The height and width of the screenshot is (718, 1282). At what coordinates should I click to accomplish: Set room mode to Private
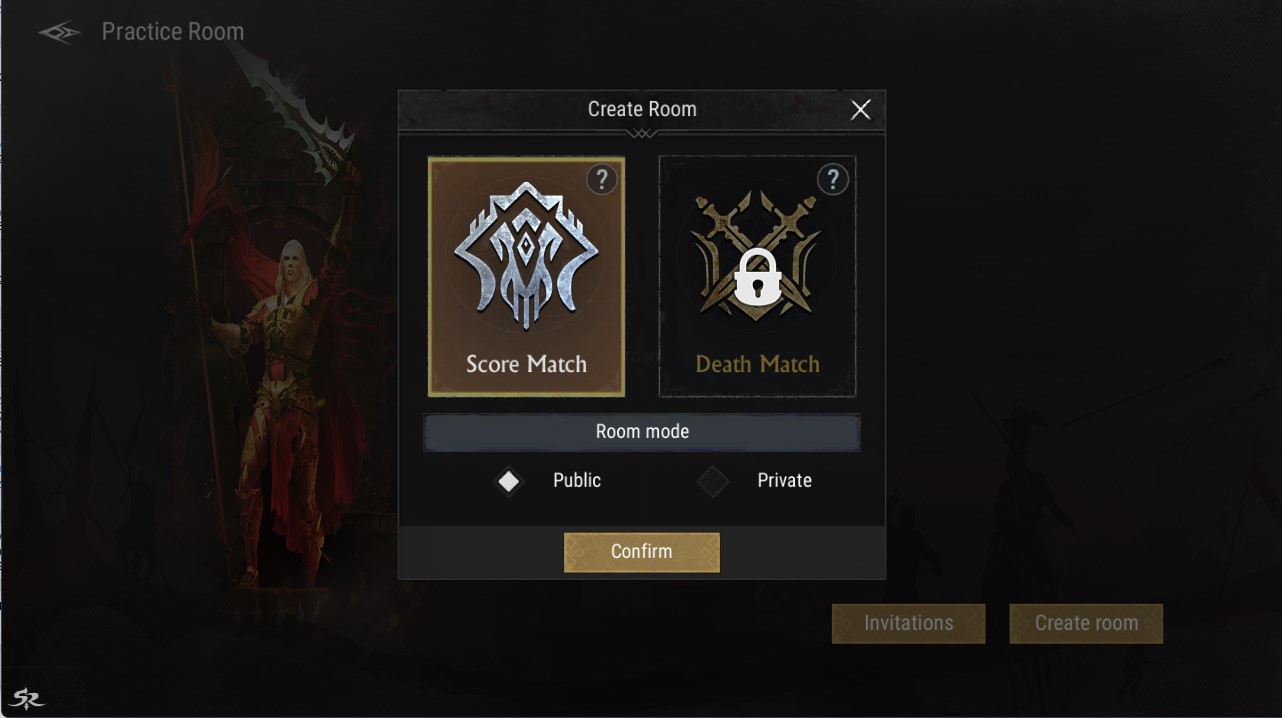[x=713, y=481]
